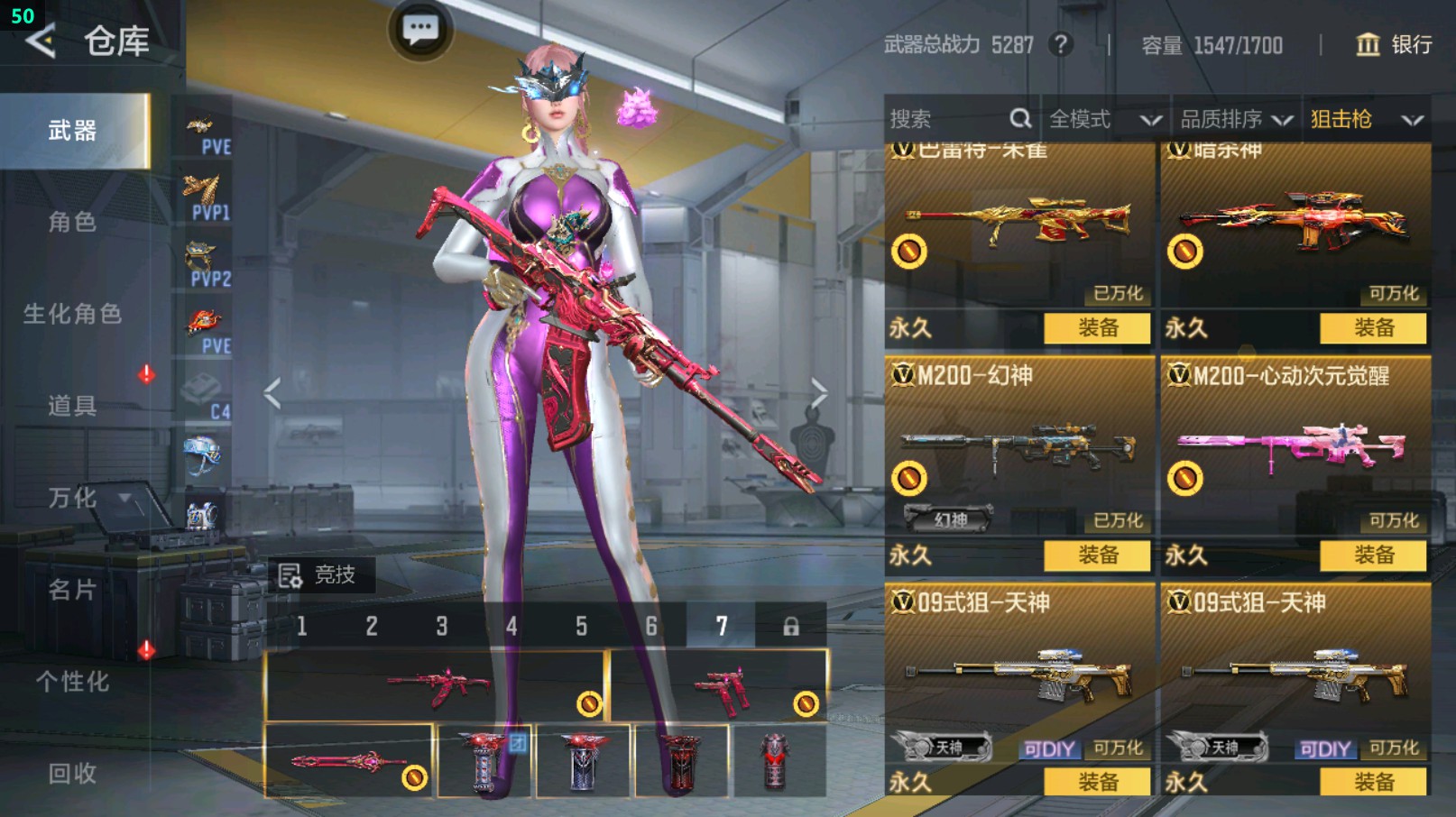Open the 生化角色 category
1456x817 pixels.
click(73, 314)
